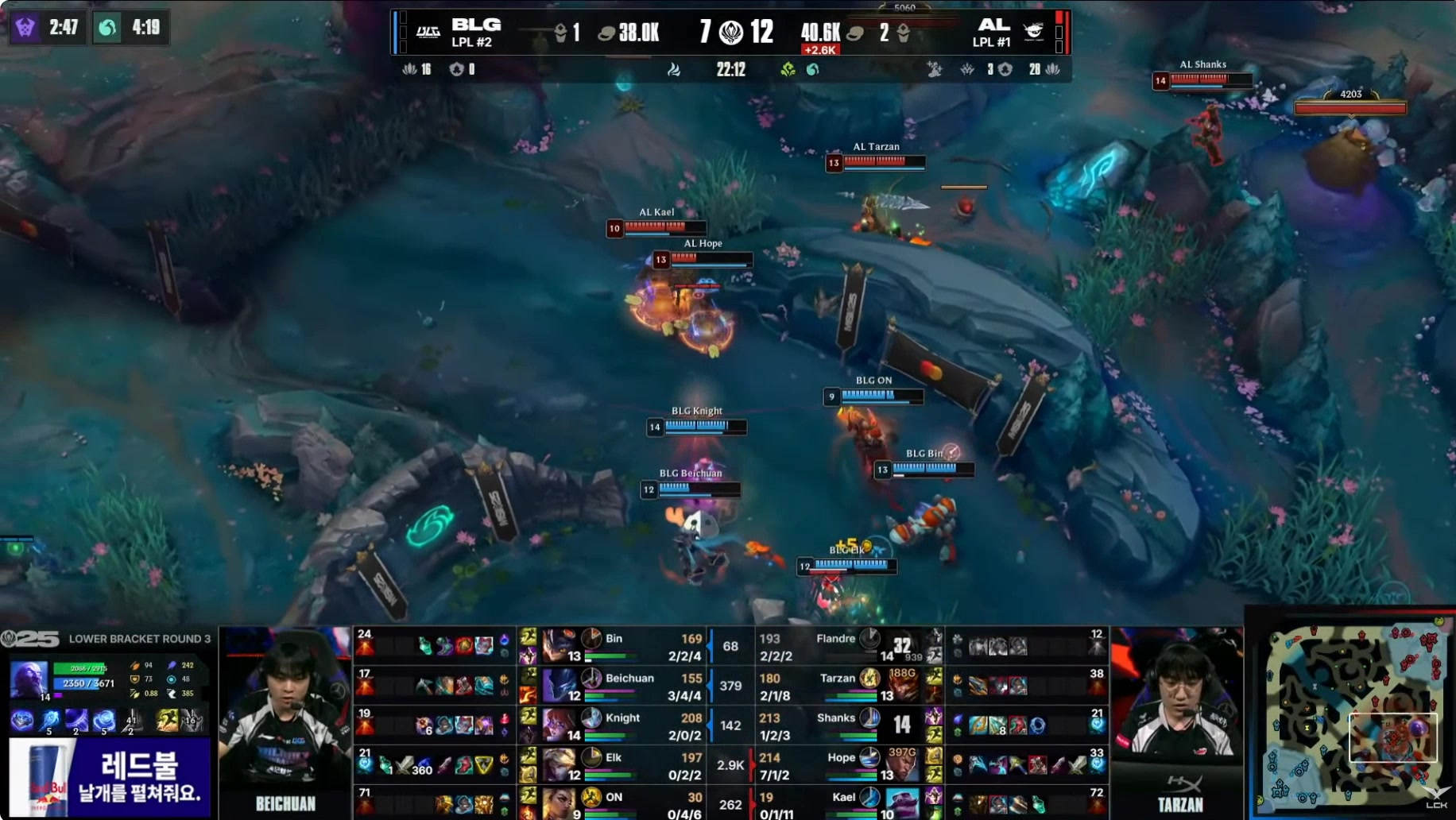Click the minimap in the corner

(1351, 719)
